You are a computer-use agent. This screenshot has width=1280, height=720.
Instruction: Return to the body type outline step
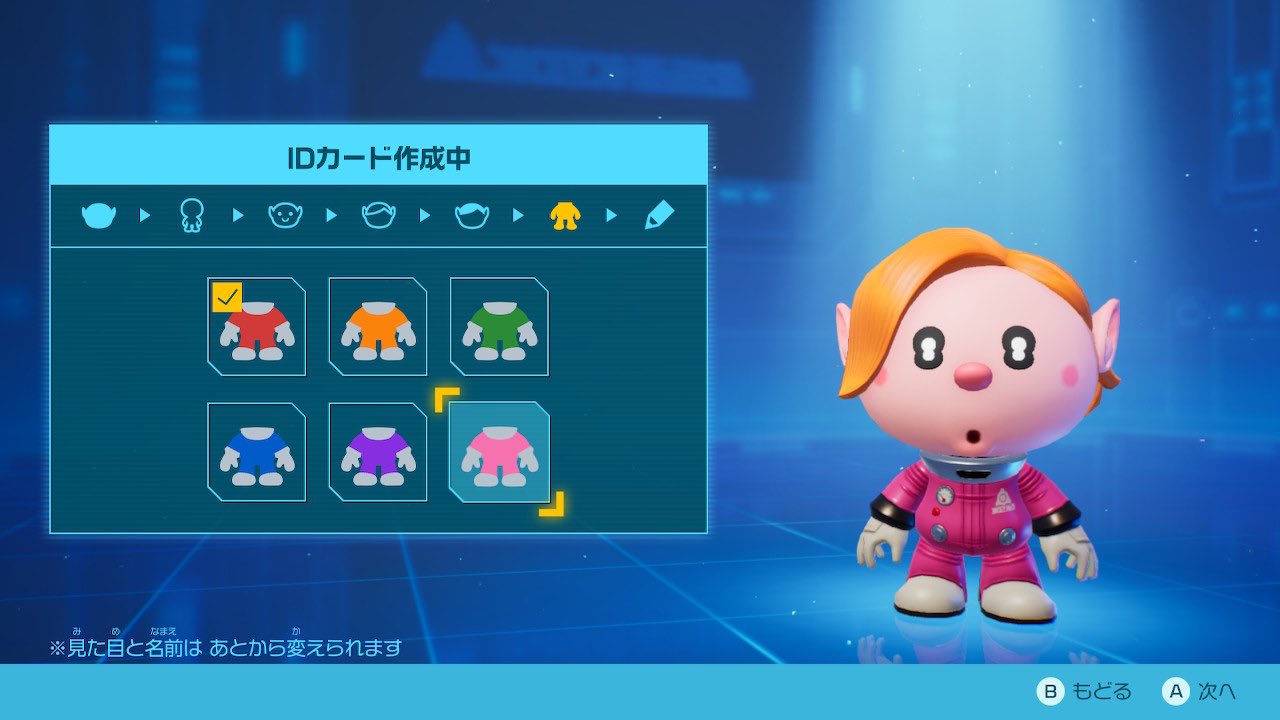(x=191, y=215)
